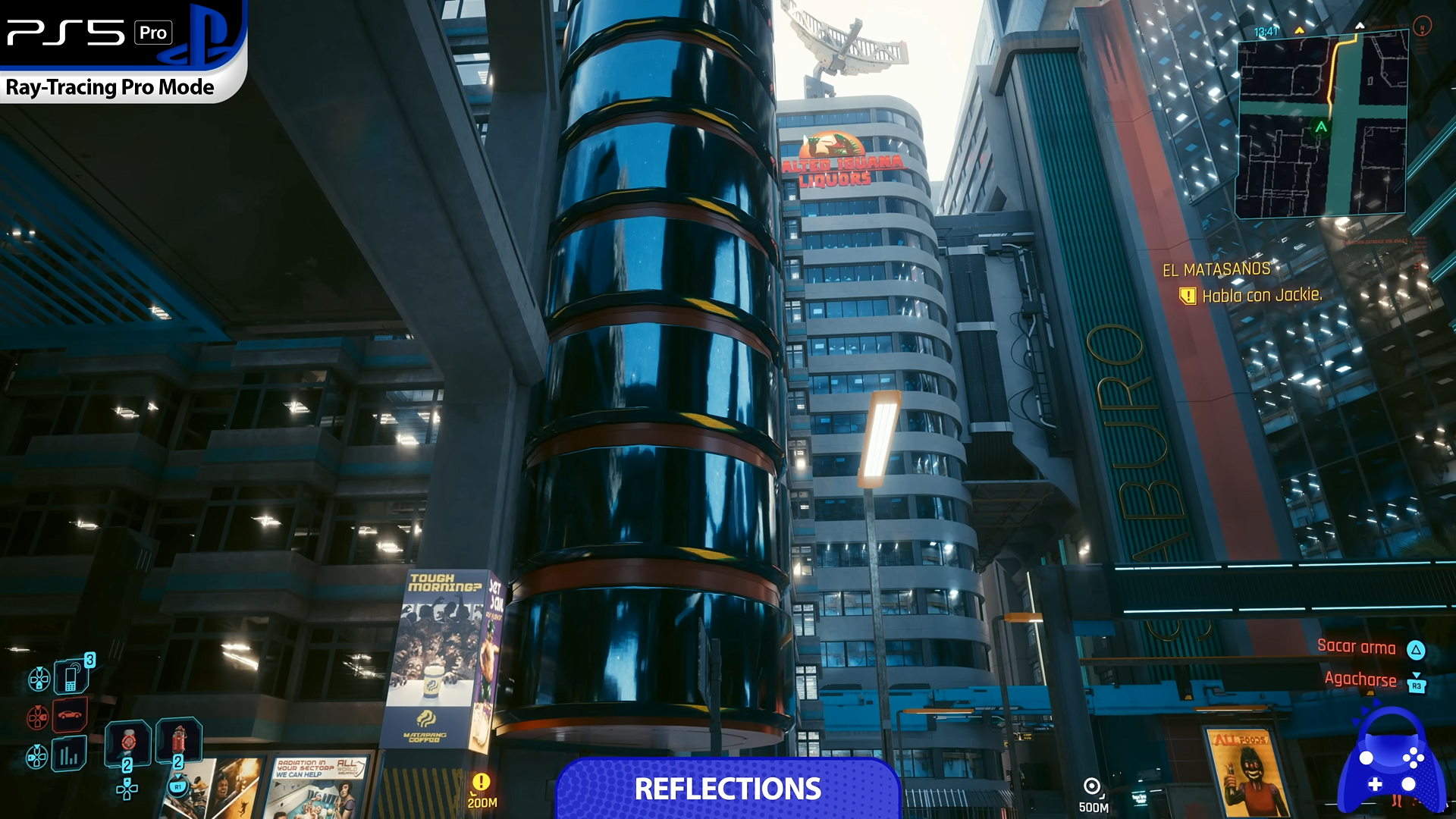Select the red grenade slot
Viewport: 1456px width, 819px height.
179,738
